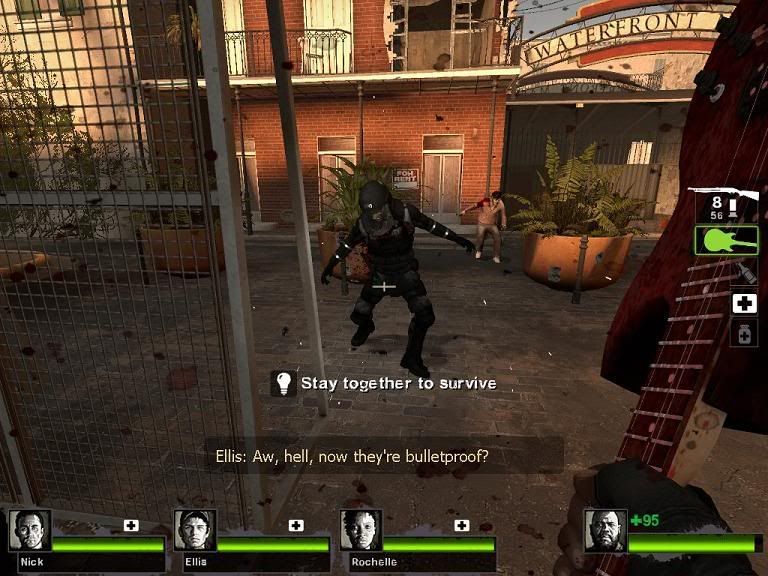Click Nick's teammate portrait
This screenshot has height=576, width=768.
click(29, 530)
